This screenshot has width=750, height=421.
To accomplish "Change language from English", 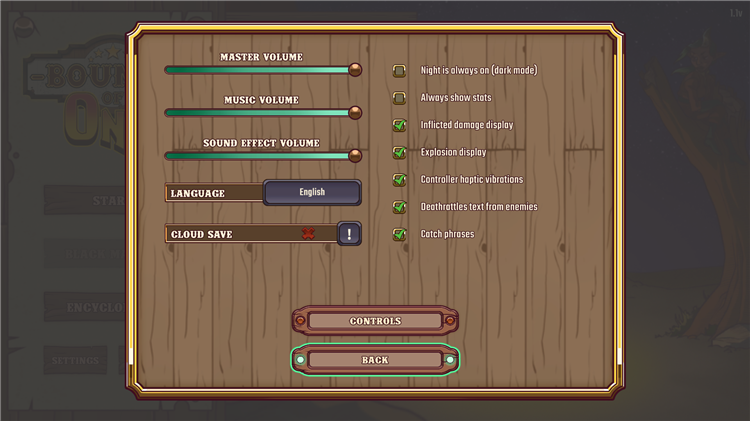I will [312, 192].
